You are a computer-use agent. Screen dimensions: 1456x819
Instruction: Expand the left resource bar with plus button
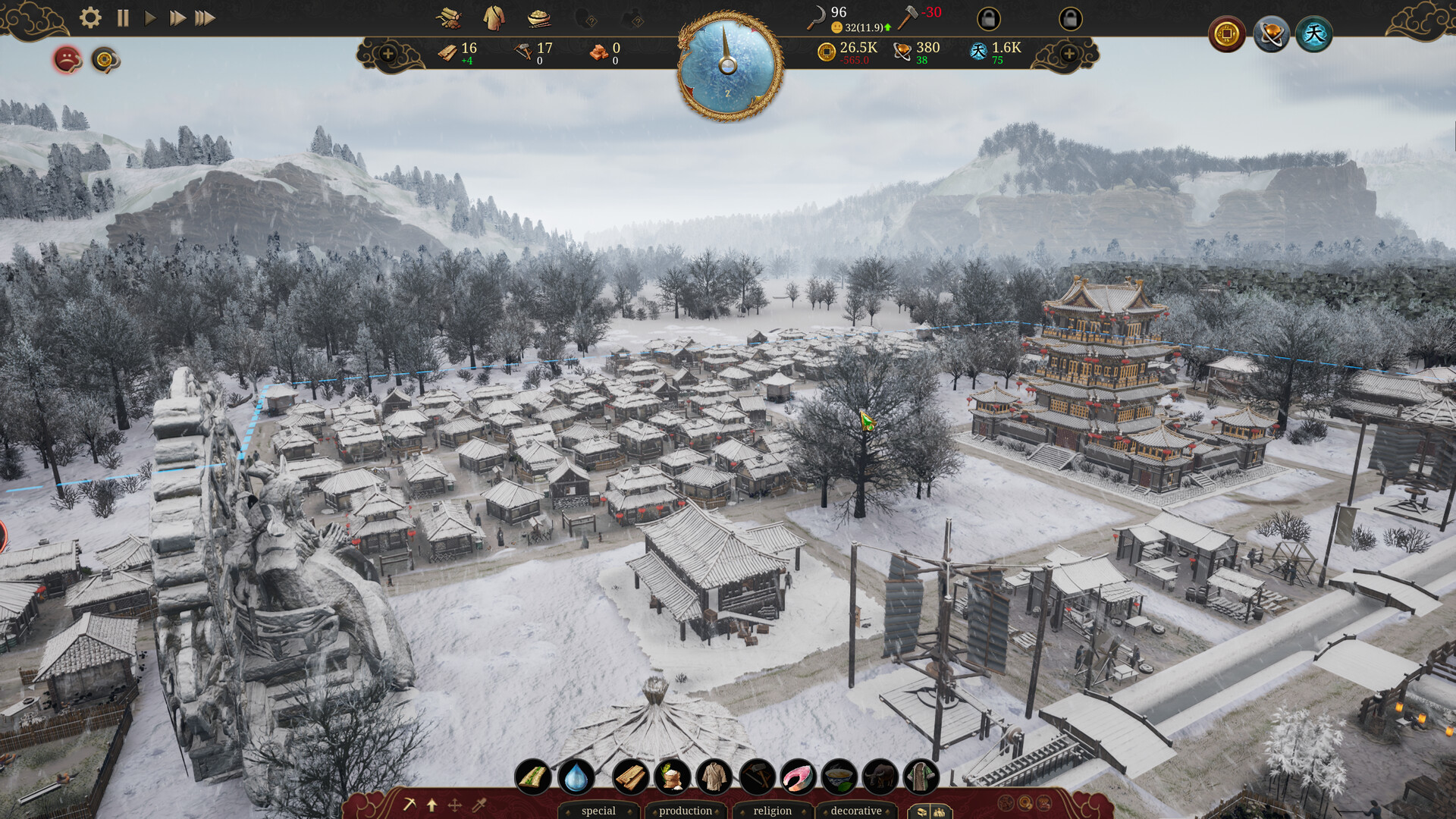[389, 54]
